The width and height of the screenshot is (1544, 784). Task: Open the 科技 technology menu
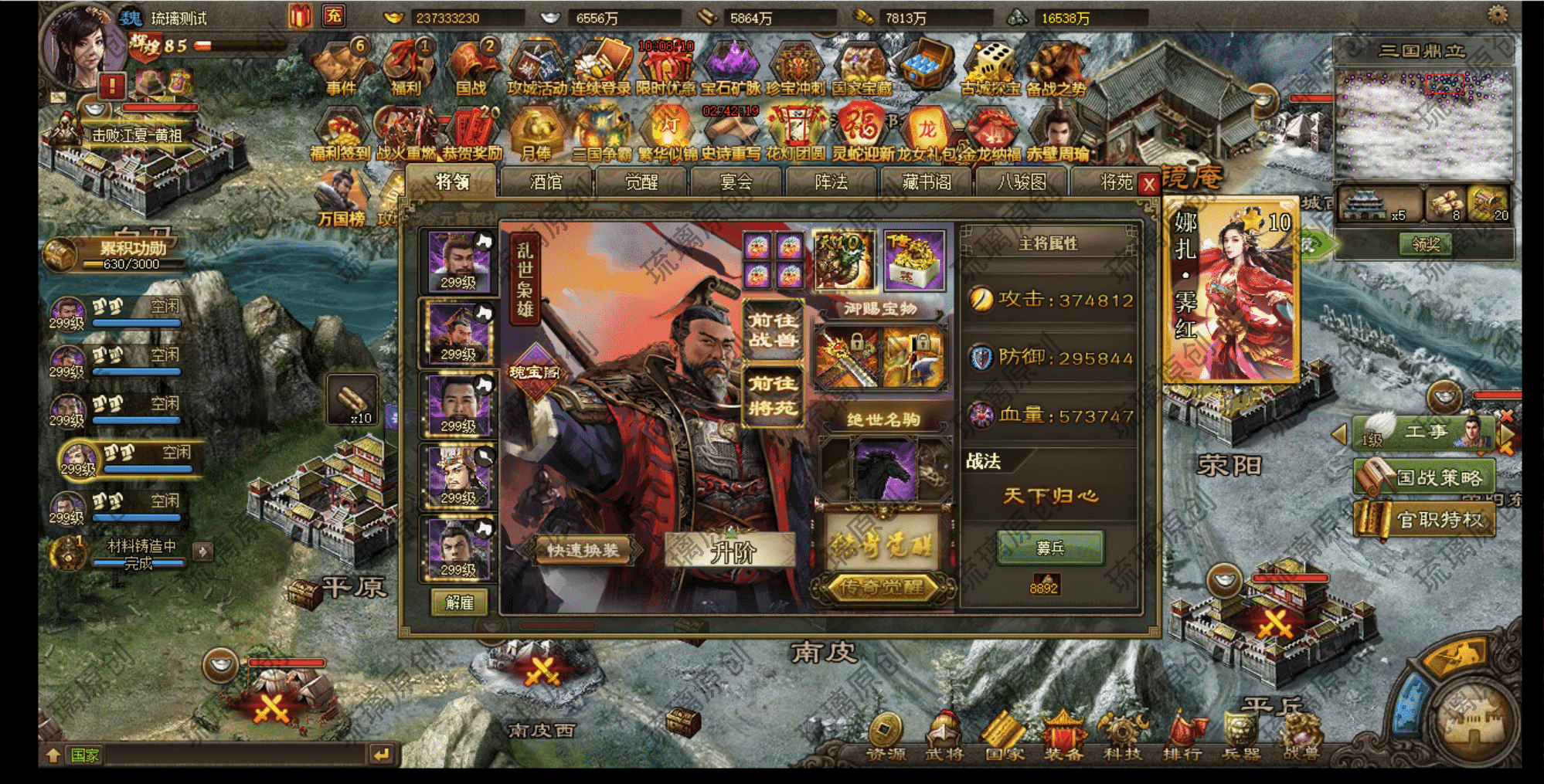pos(1122,736)
